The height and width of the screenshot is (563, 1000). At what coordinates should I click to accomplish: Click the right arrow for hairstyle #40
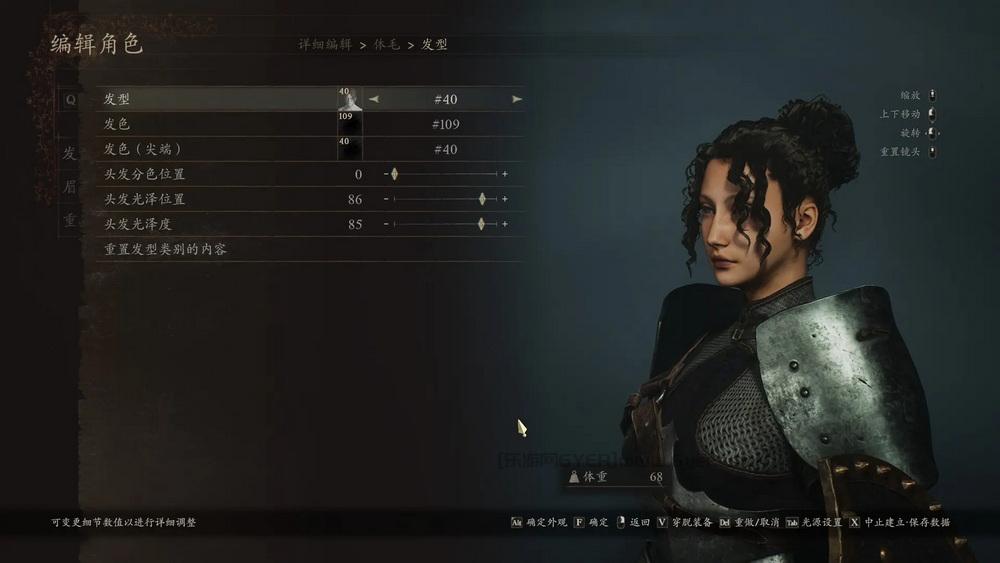[x=517, y=99]
